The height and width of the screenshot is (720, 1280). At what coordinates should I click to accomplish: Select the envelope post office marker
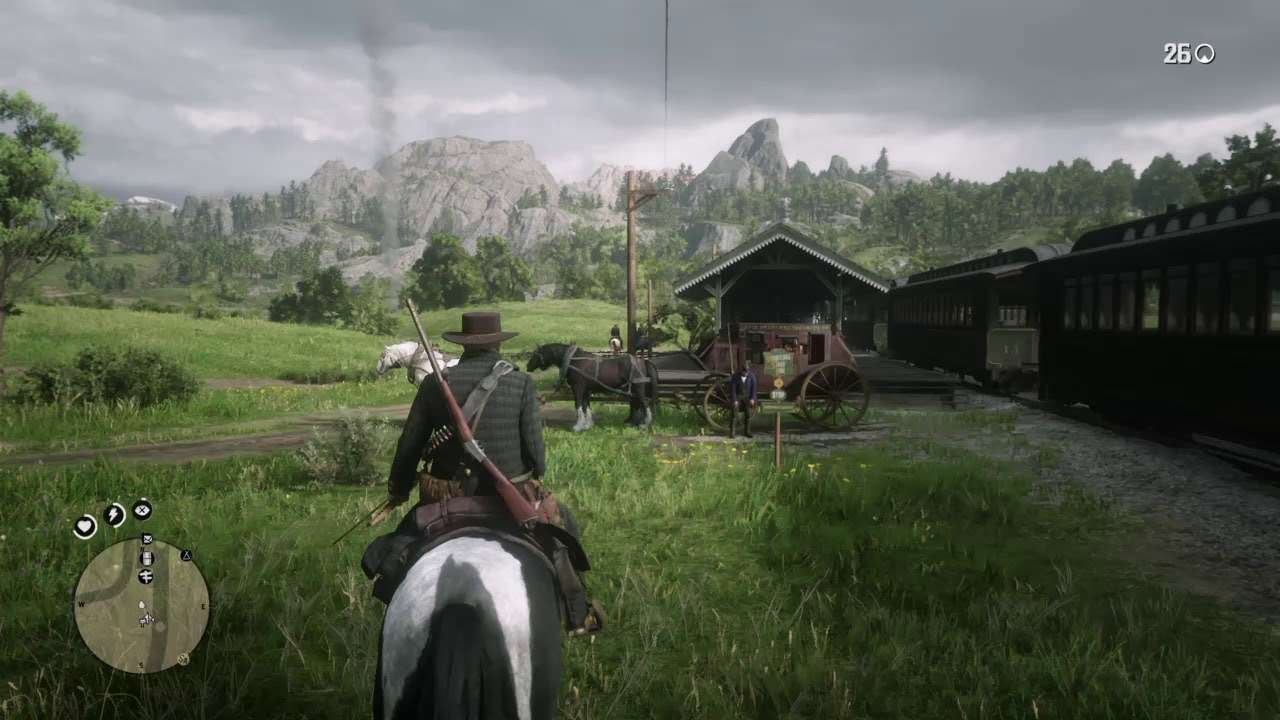[147, 539]
